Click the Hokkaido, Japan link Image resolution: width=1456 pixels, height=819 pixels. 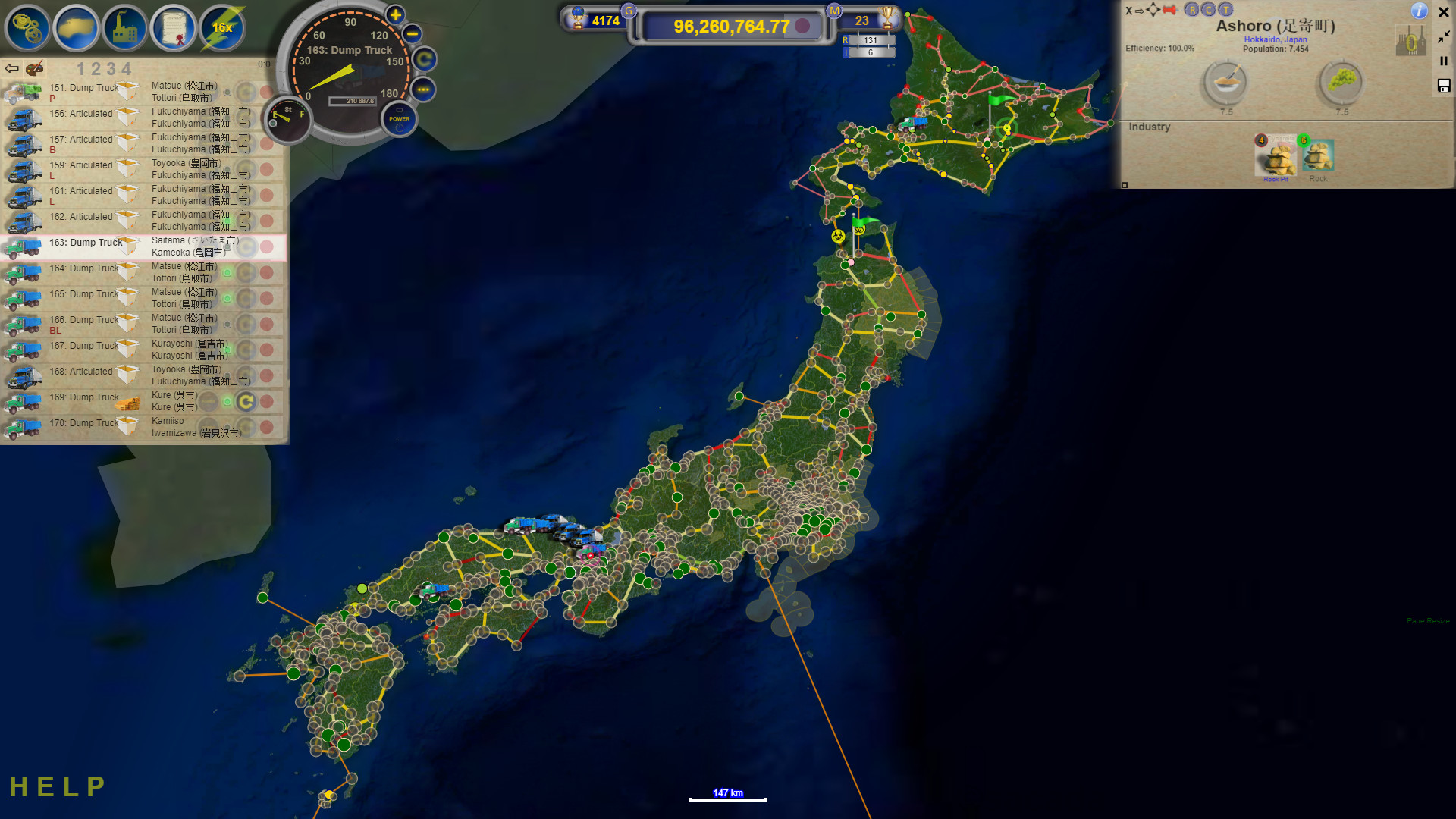pos(1276,39)
